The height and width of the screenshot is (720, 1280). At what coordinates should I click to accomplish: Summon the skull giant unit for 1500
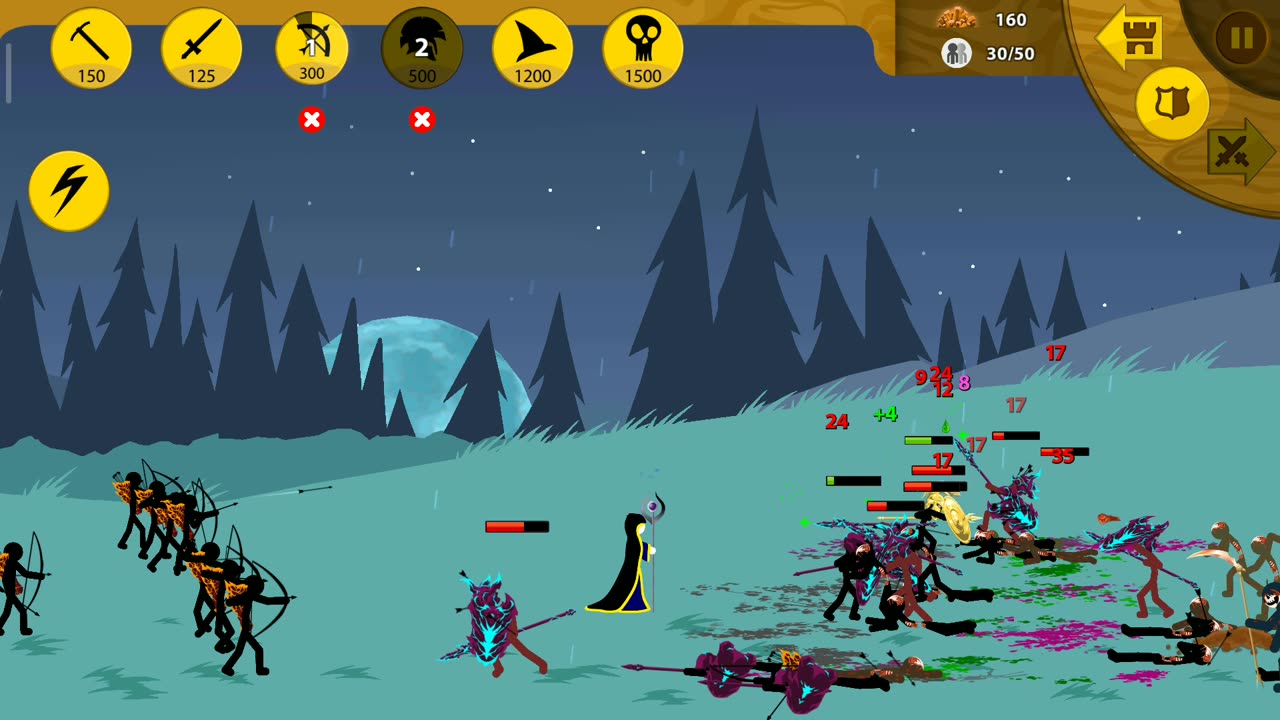[x=643, y=47]
